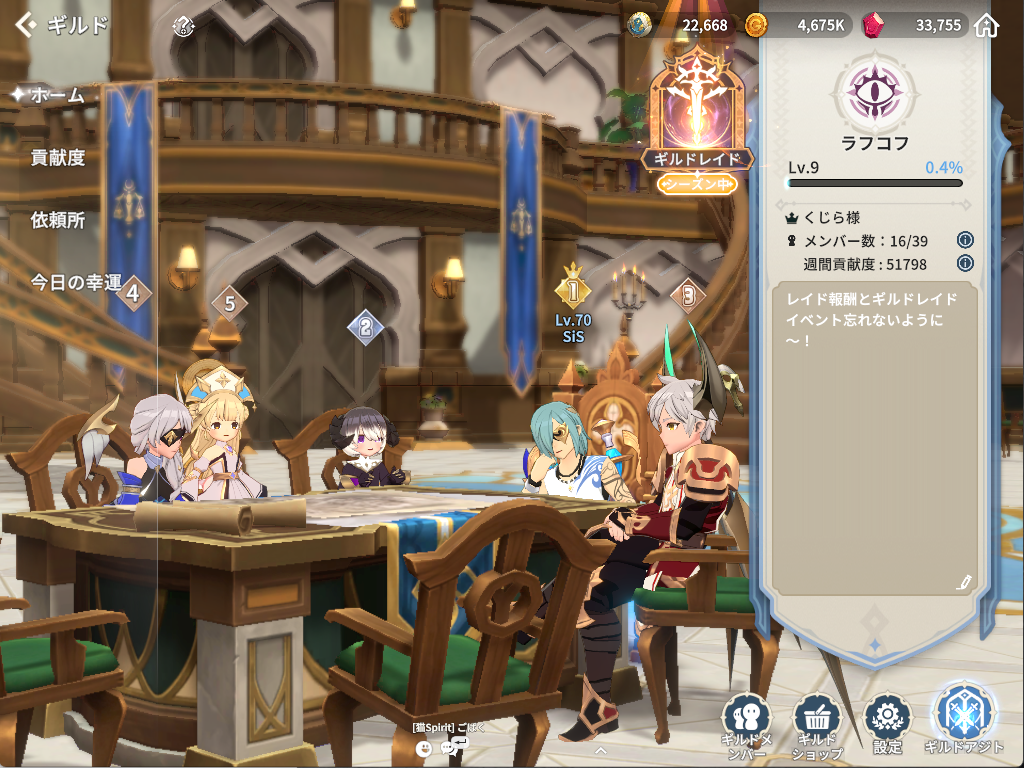Edit the guild notice with pencil icon
This screenshot has height=768, width=1025.
964,581
